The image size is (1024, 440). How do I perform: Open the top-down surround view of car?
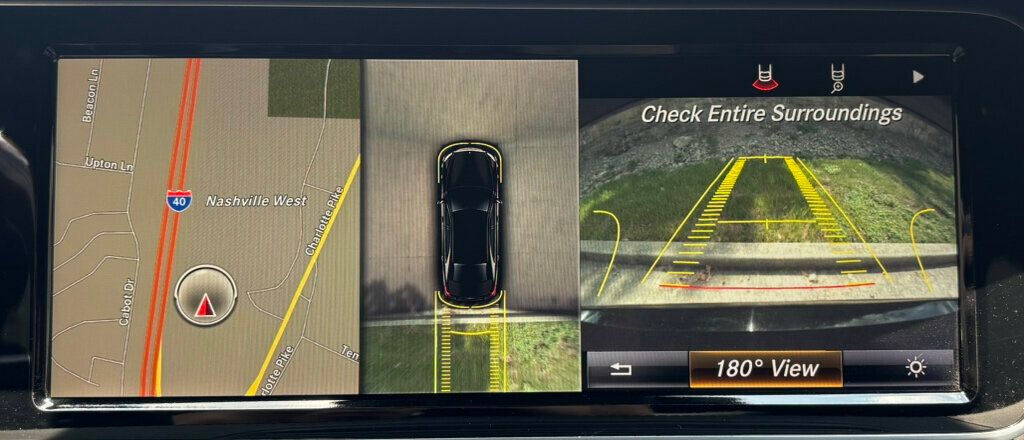(470, 225)
